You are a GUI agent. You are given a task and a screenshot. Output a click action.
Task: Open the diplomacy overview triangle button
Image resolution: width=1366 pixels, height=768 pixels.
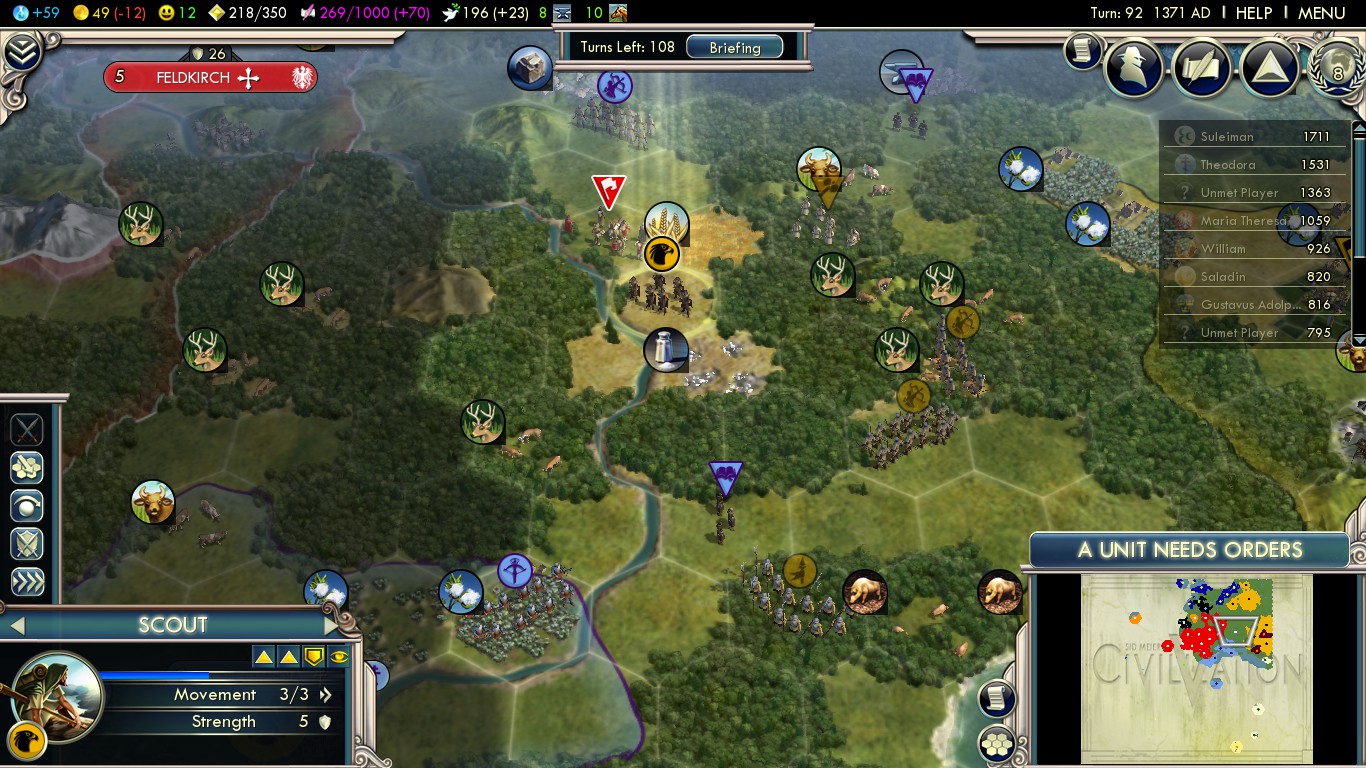point(1270,68)
